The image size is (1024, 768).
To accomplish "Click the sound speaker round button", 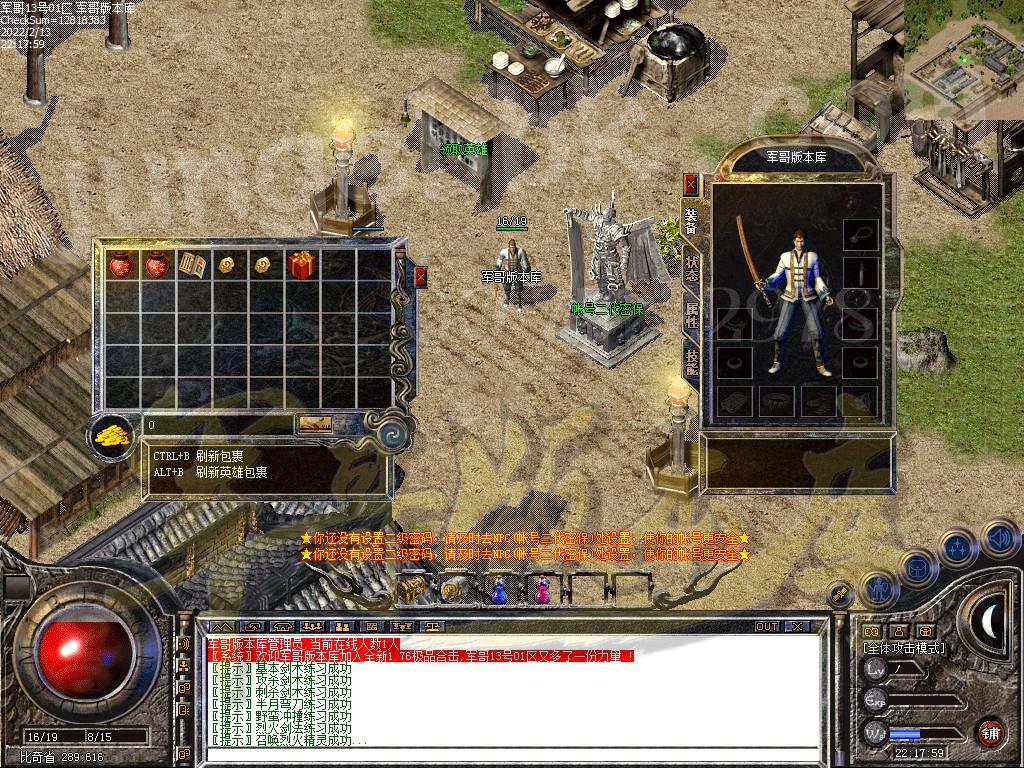I will point(999,540).
